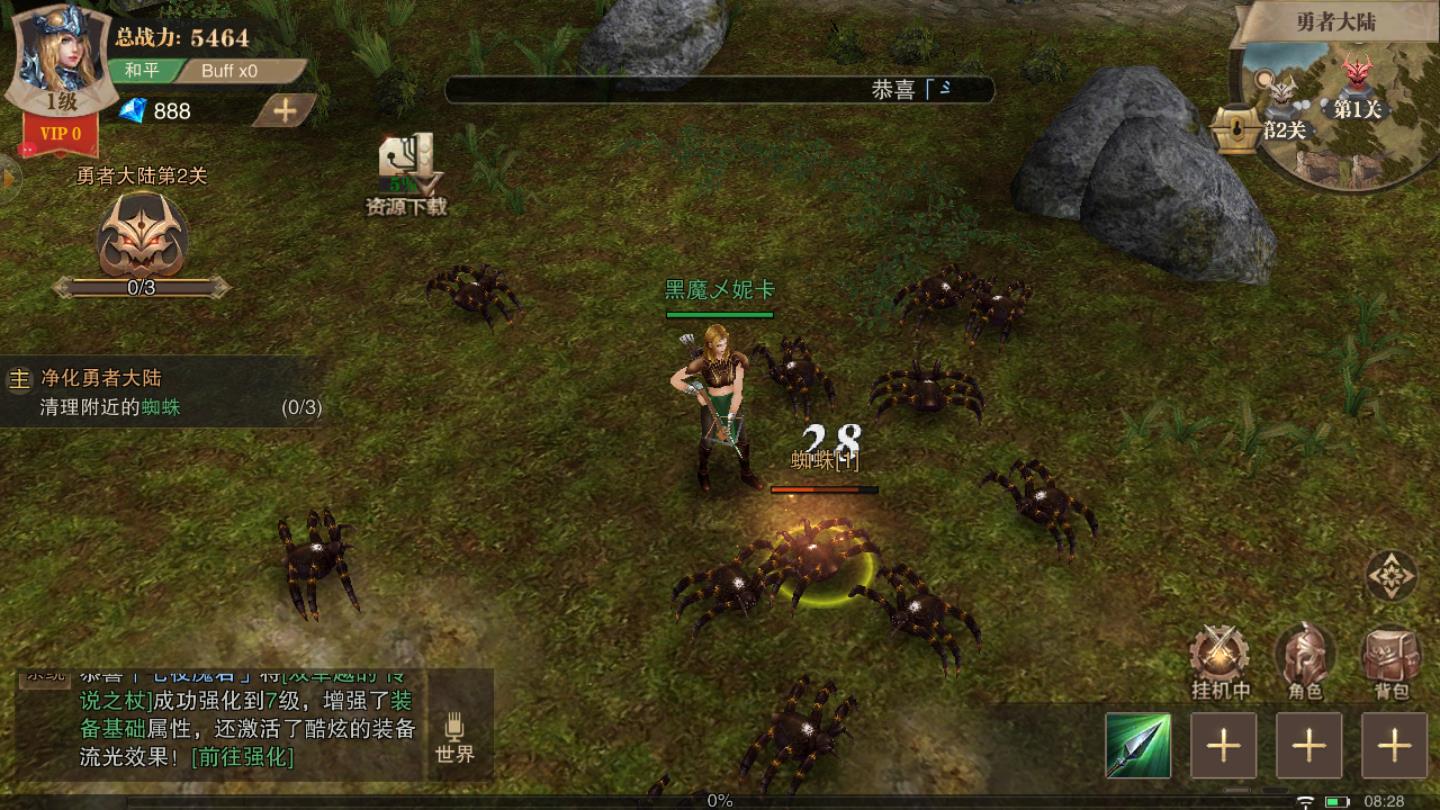Viewport: 1440px width, 810px height.
Task: Add diamonds with the plus button
Action: tap(284, 111)
